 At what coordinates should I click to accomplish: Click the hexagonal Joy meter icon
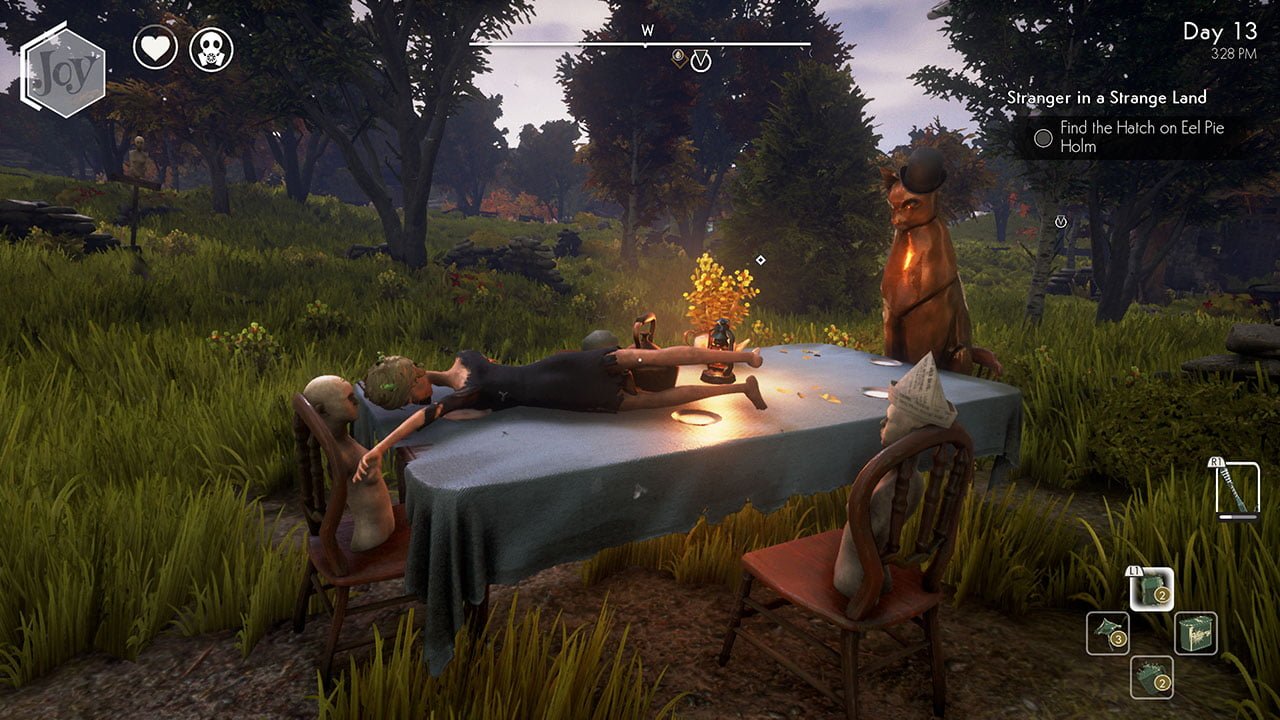(x=64, y=69)
